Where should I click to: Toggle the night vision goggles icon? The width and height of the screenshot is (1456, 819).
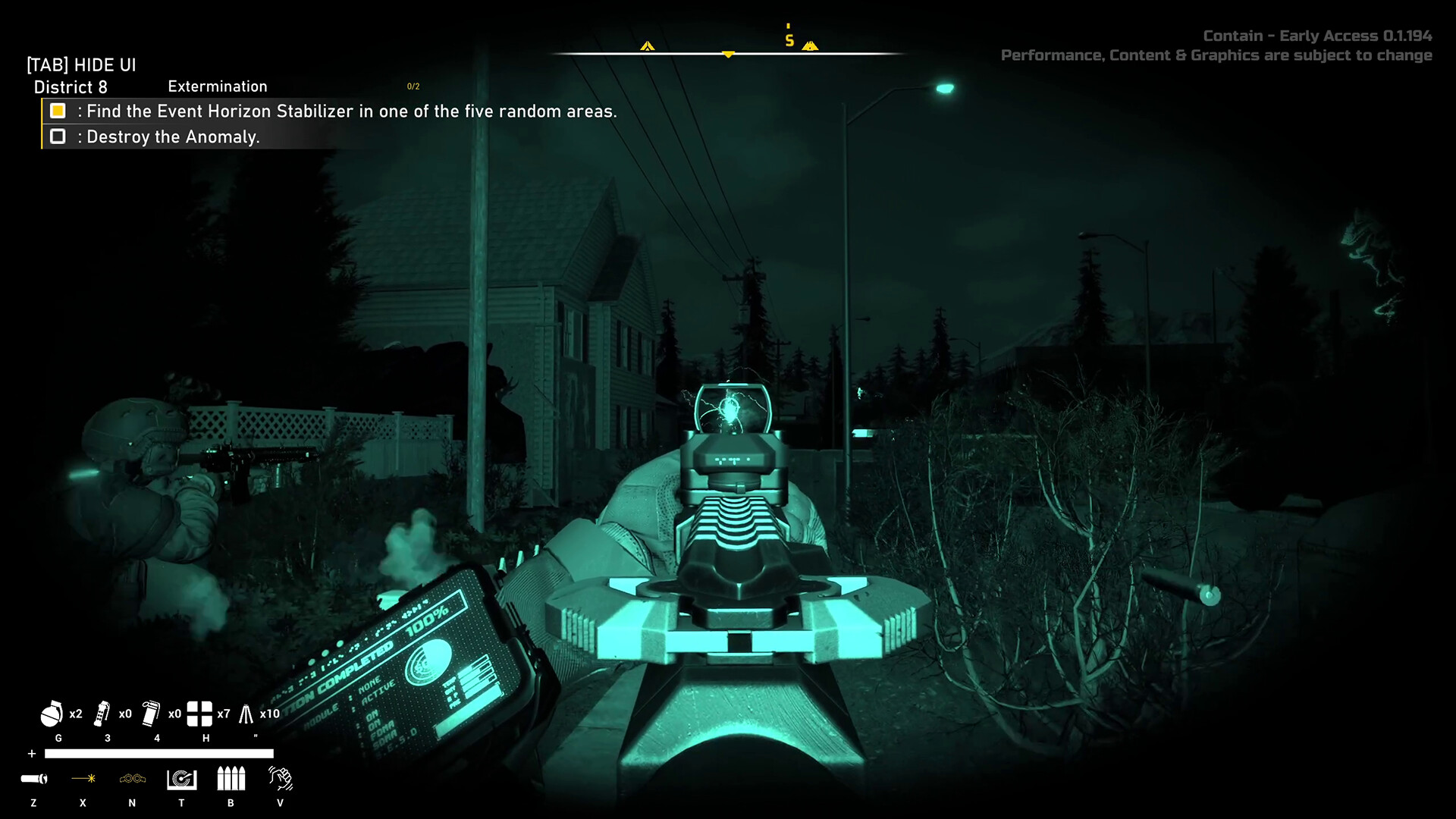pos(133,779)
